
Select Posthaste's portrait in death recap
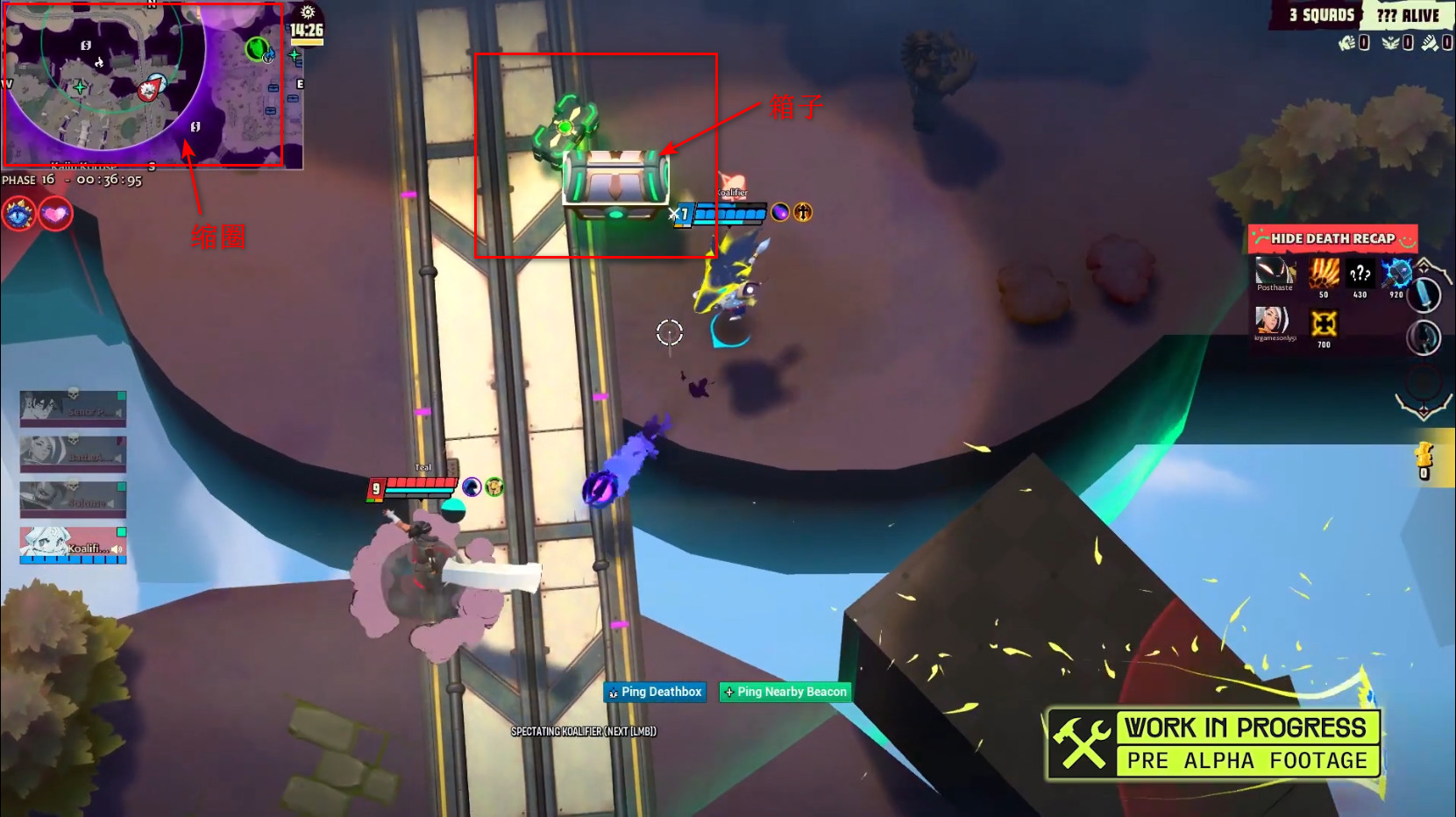(x=1275, y=274)
